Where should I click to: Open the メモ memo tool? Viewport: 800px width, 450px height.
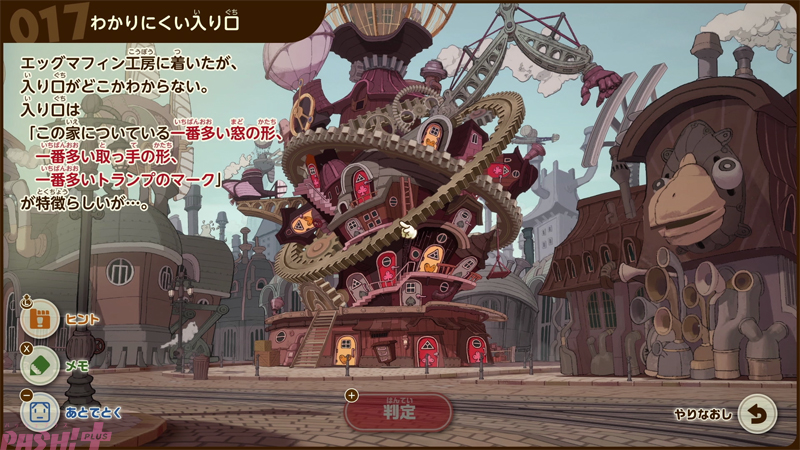(40, 365)
